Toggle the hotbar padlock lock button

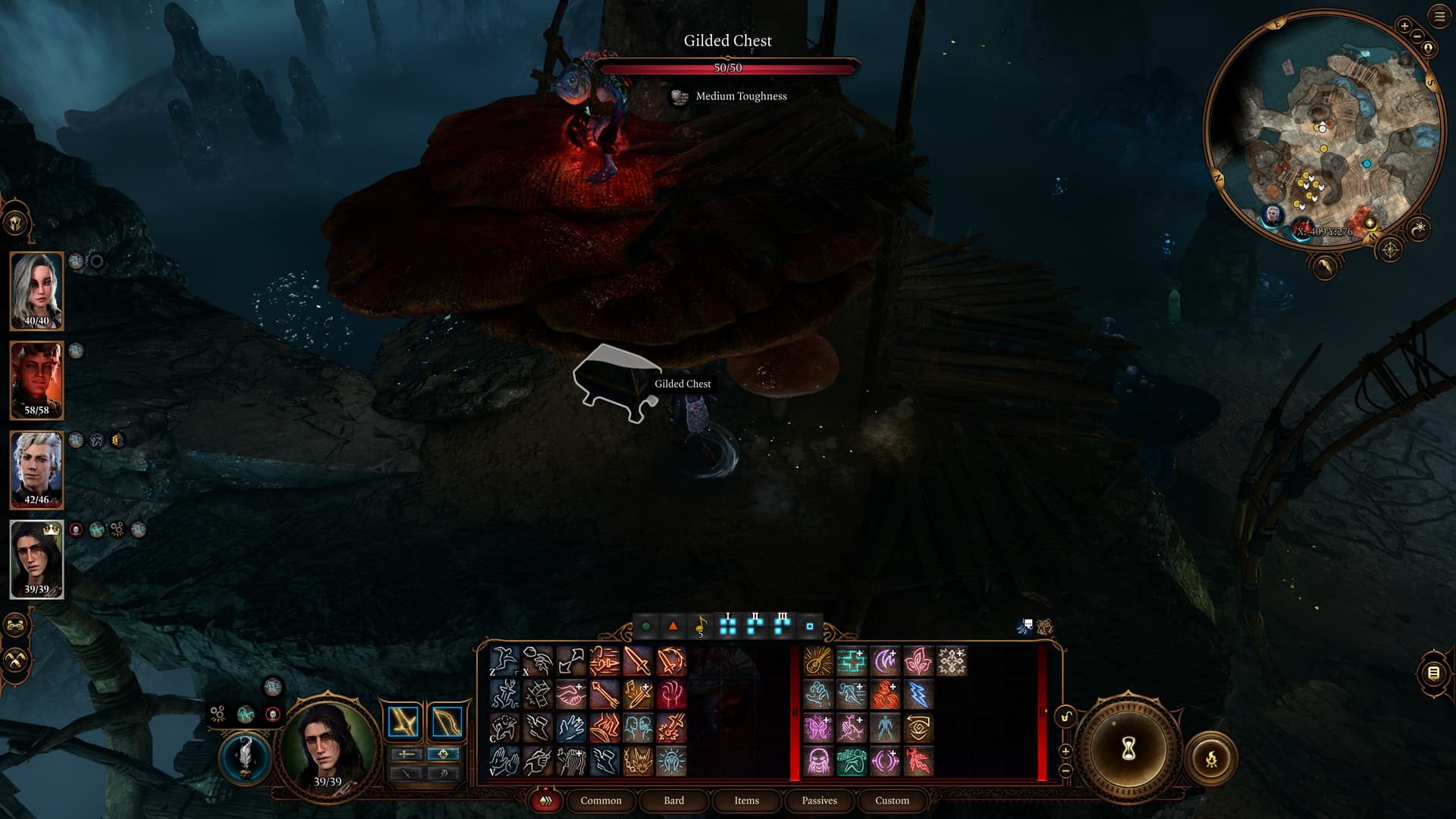pyautogui.click(x=1065, y=717)
